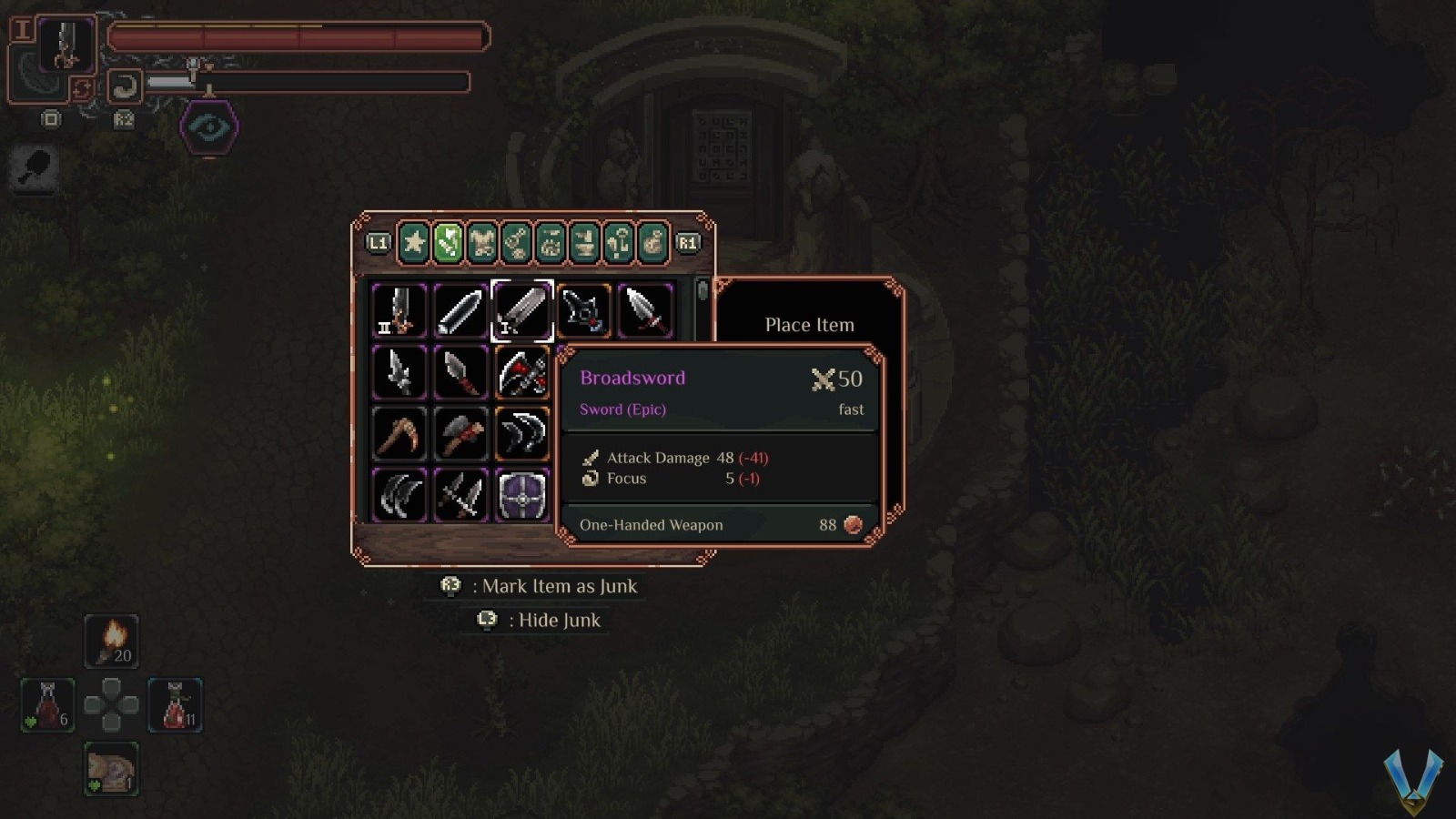Image resolution: width=1456 pixels, height=819 pixels.
Task: Switch to the star favorites tab
Action: point(414,243)
